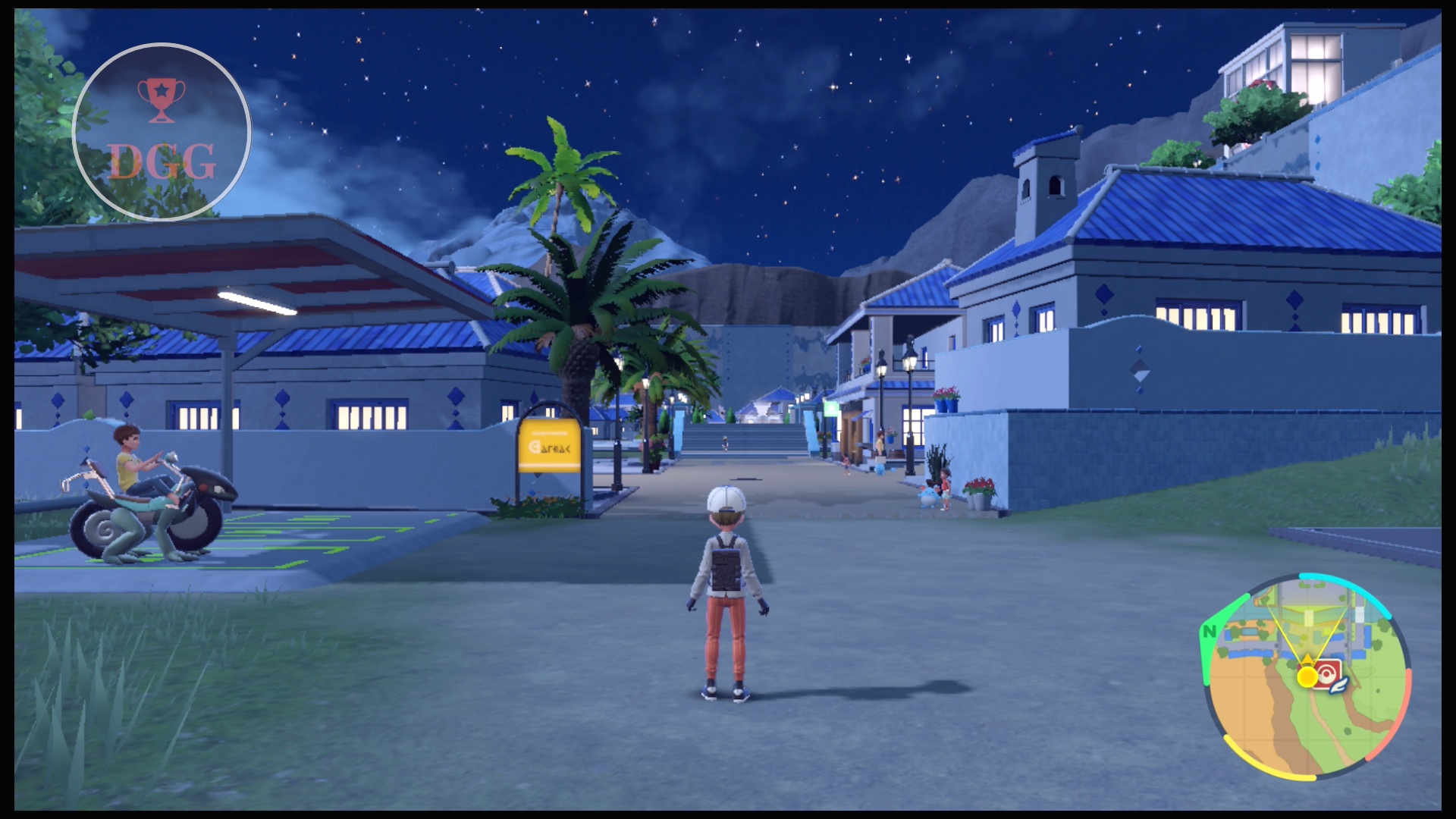
Task: Click the green north compass indicator
Action: click(x=1209, y=631)
